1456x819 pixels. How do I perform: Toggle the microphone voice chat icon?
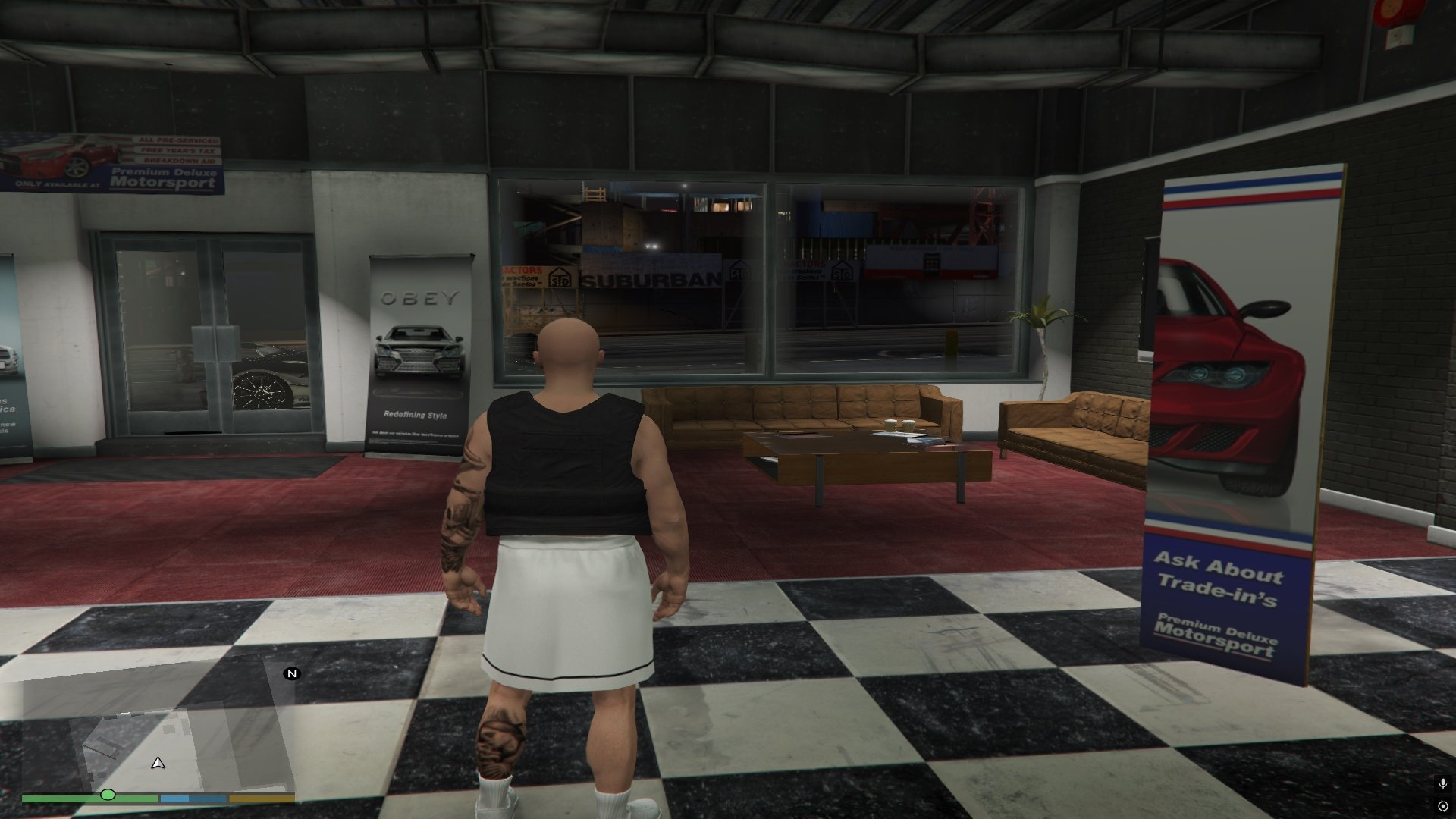pyautogui.click(x=1442, y=783)
